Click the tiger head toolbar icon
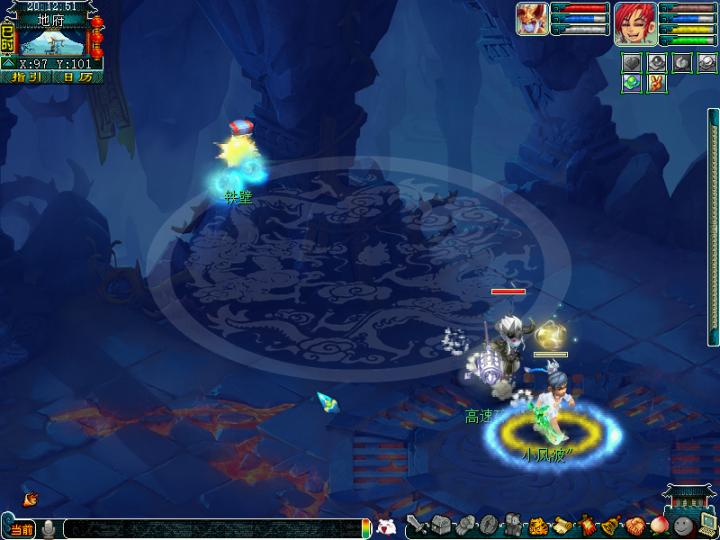Image resolution: width=720 pixels, height=540 pixels. coord(538,525)
